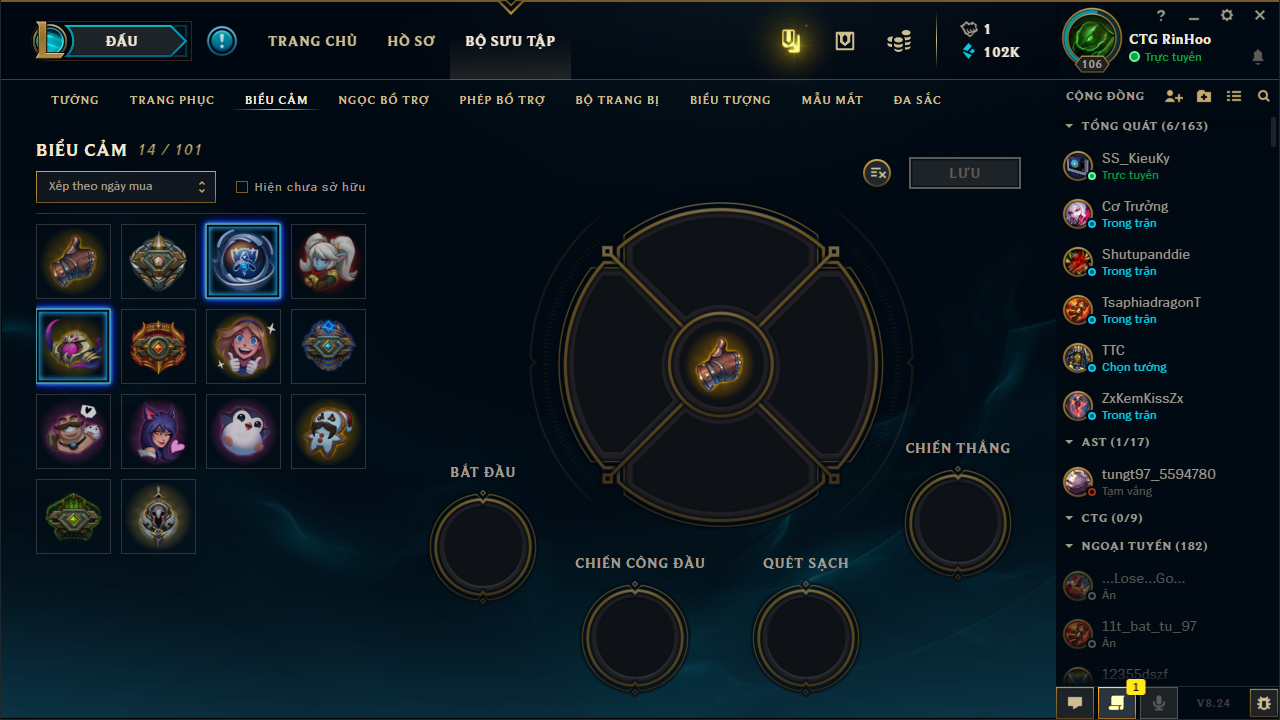The height and width of the screenshot is (720, 1280).
Task: Go to TRANG CHỦ home page
Action: pyautogui.click(x=312, y=41)
